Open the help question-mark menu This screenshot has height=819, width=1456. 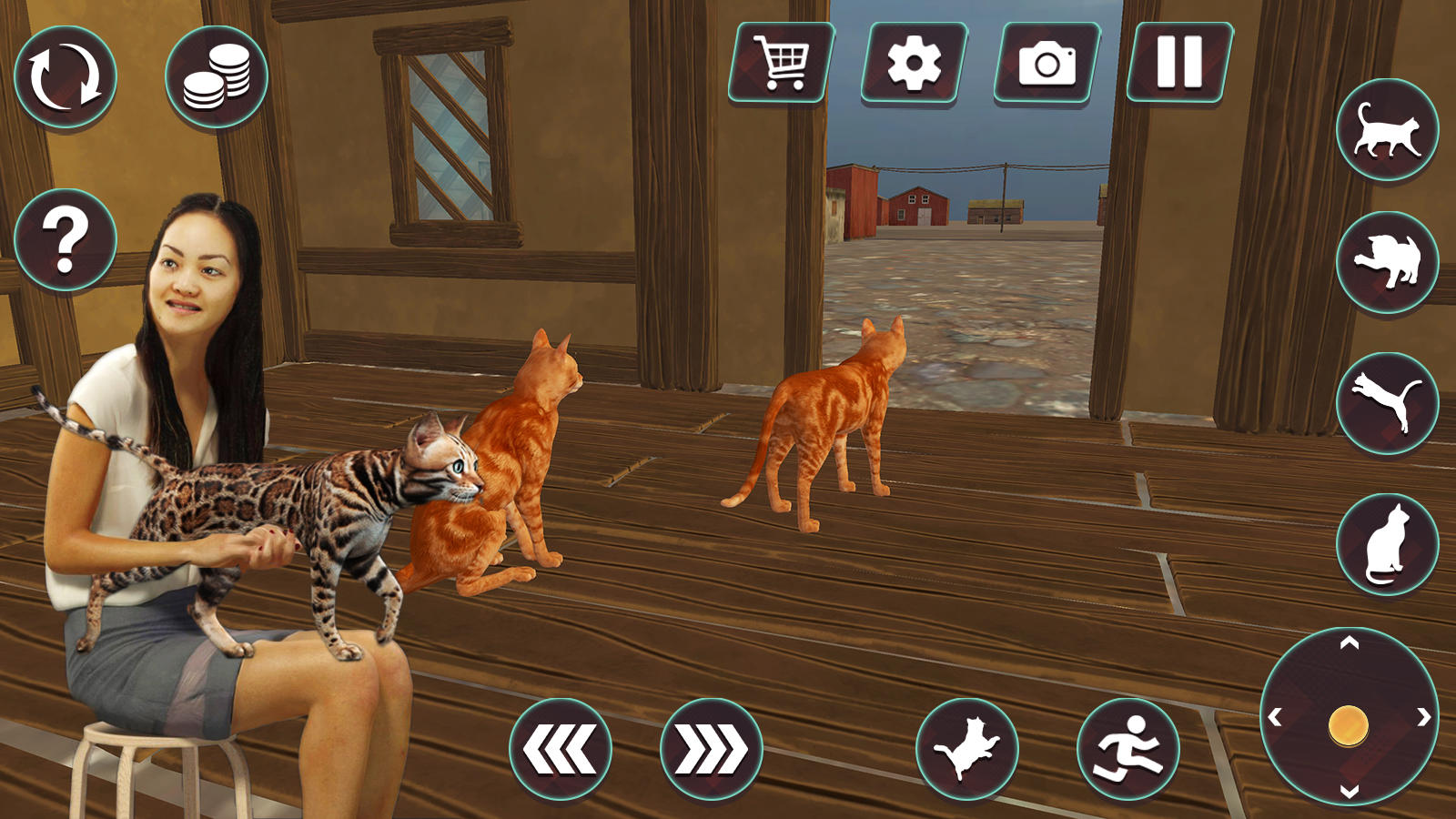pyautogui.click(x=64, y=238)
